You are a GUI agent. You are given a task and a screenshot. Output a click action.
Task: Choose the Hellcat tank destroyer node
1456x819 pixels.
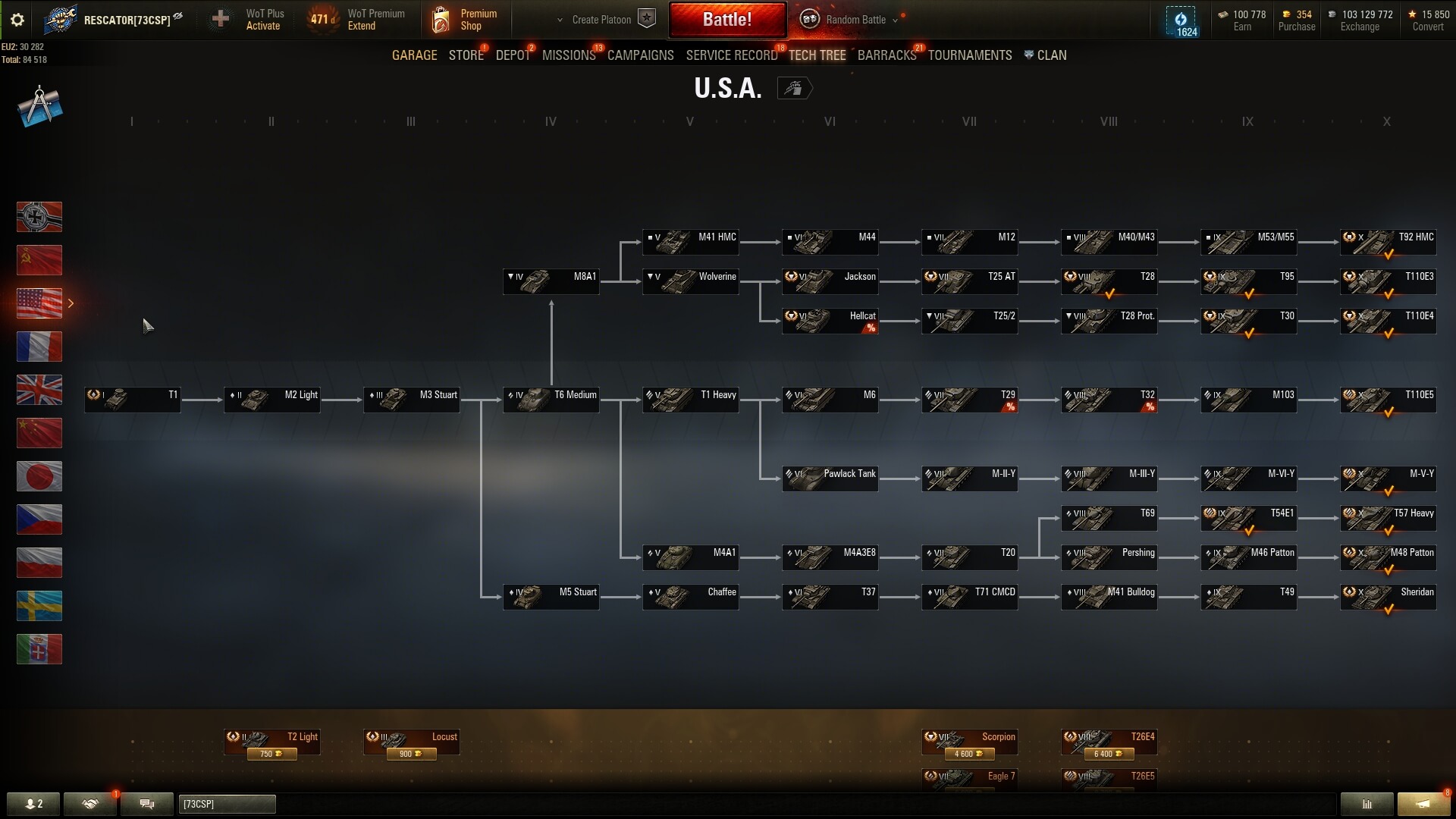tap(830, 320)
